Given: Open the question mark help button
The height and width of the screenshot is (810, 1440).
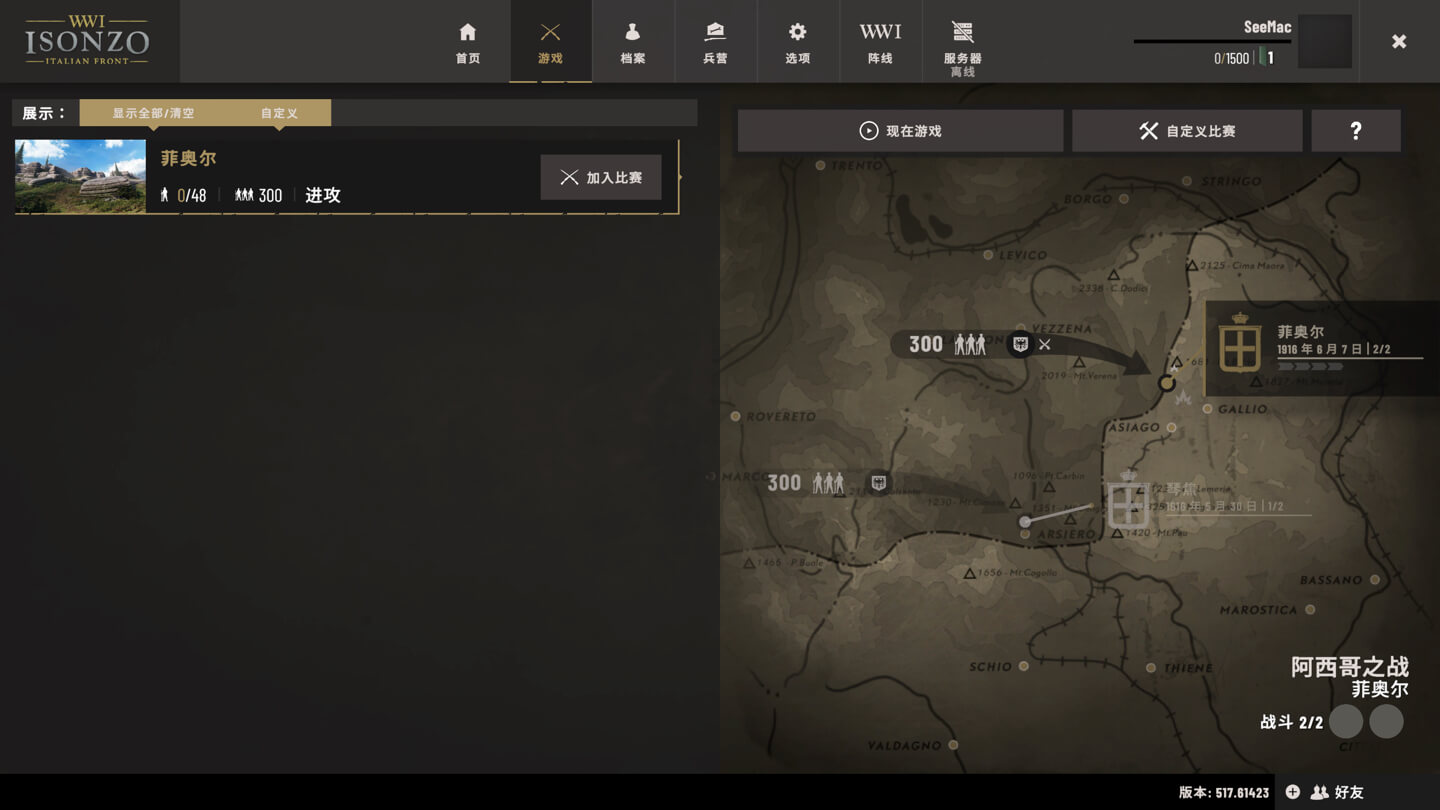Looking at the screenshot, I should point(1355,131).
